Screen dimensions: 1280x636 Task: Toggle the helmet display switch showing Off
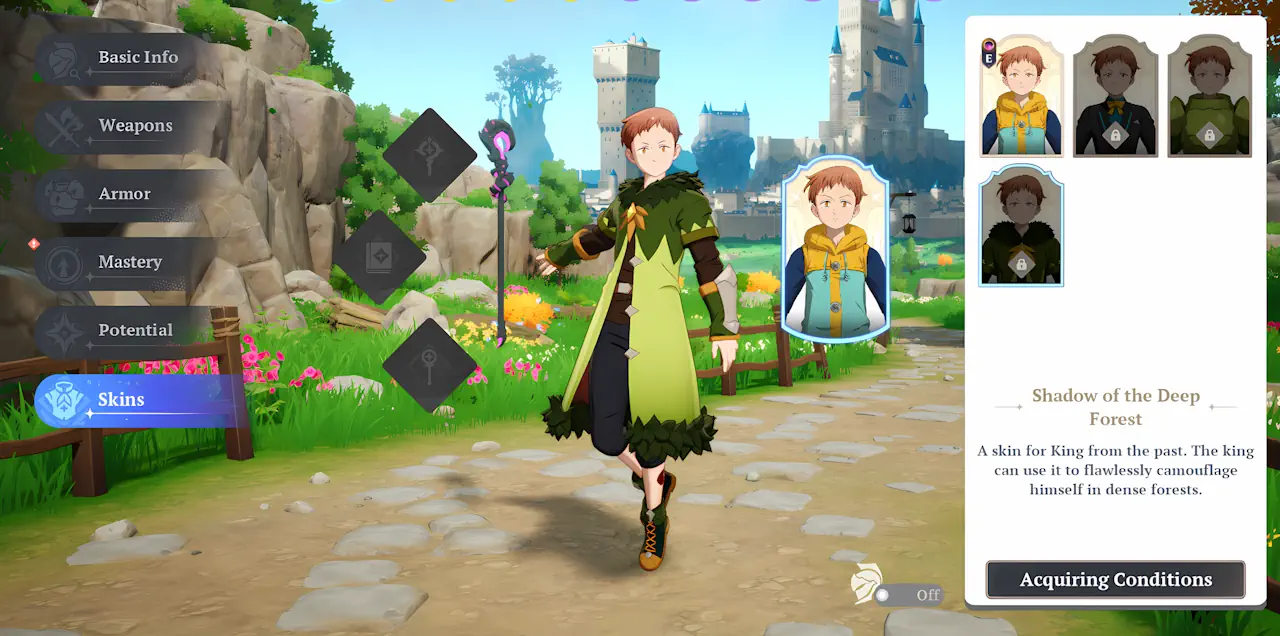pyautogui.click(x=908, y=595)
